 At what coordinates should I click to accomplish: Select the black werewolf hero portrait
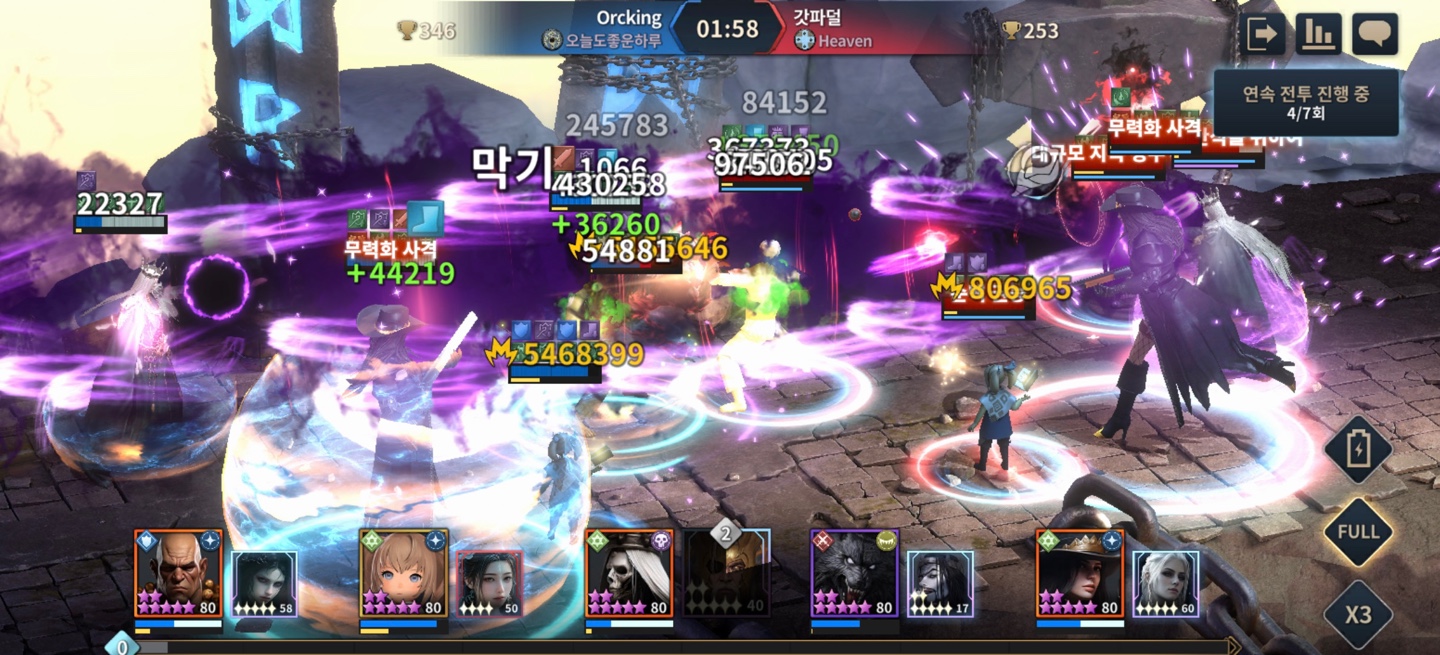[855, 573]
